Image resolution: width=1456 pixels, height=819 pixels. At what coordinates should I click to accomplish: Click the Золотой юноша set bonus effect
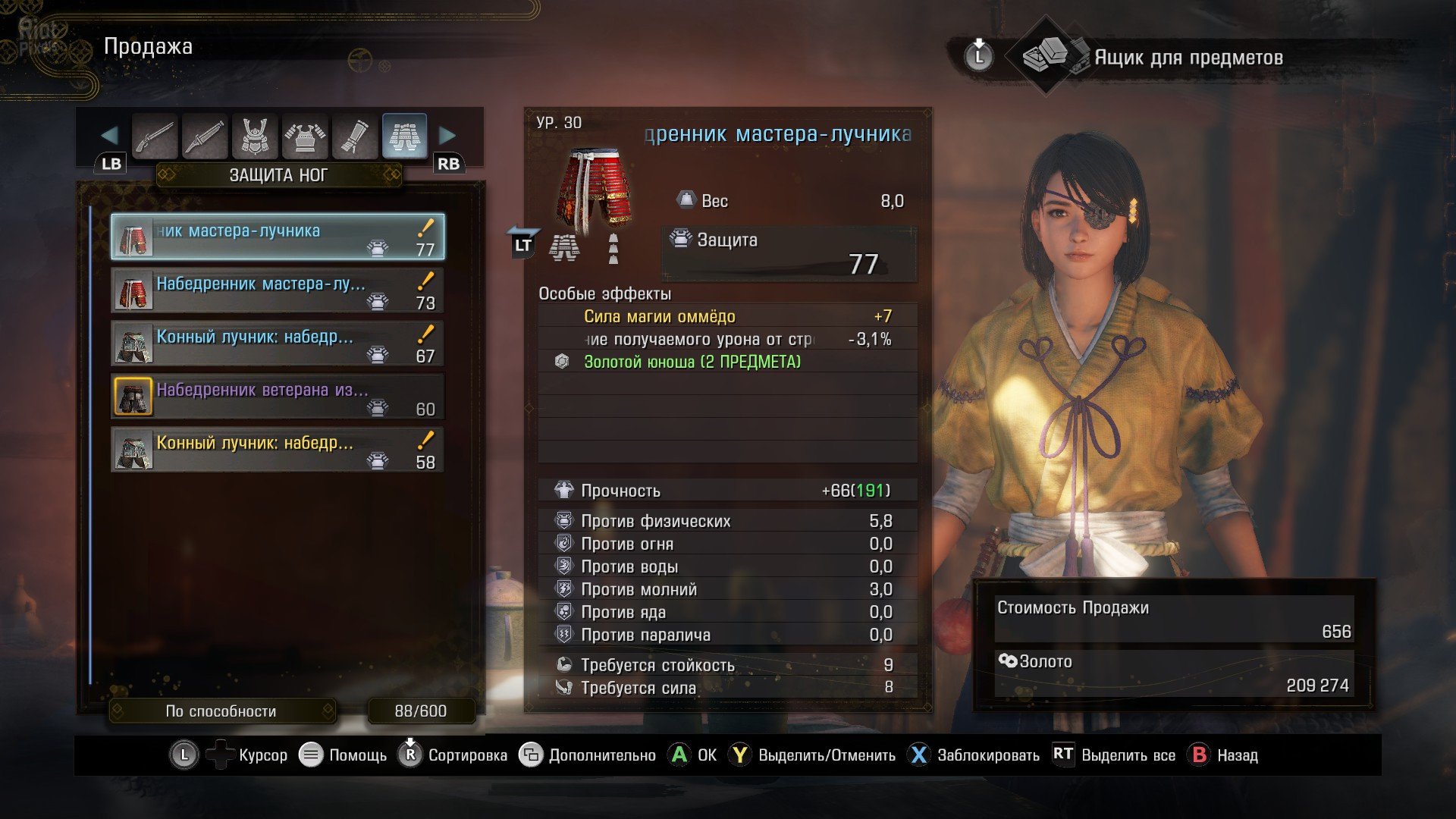click(x=692, y=362)
